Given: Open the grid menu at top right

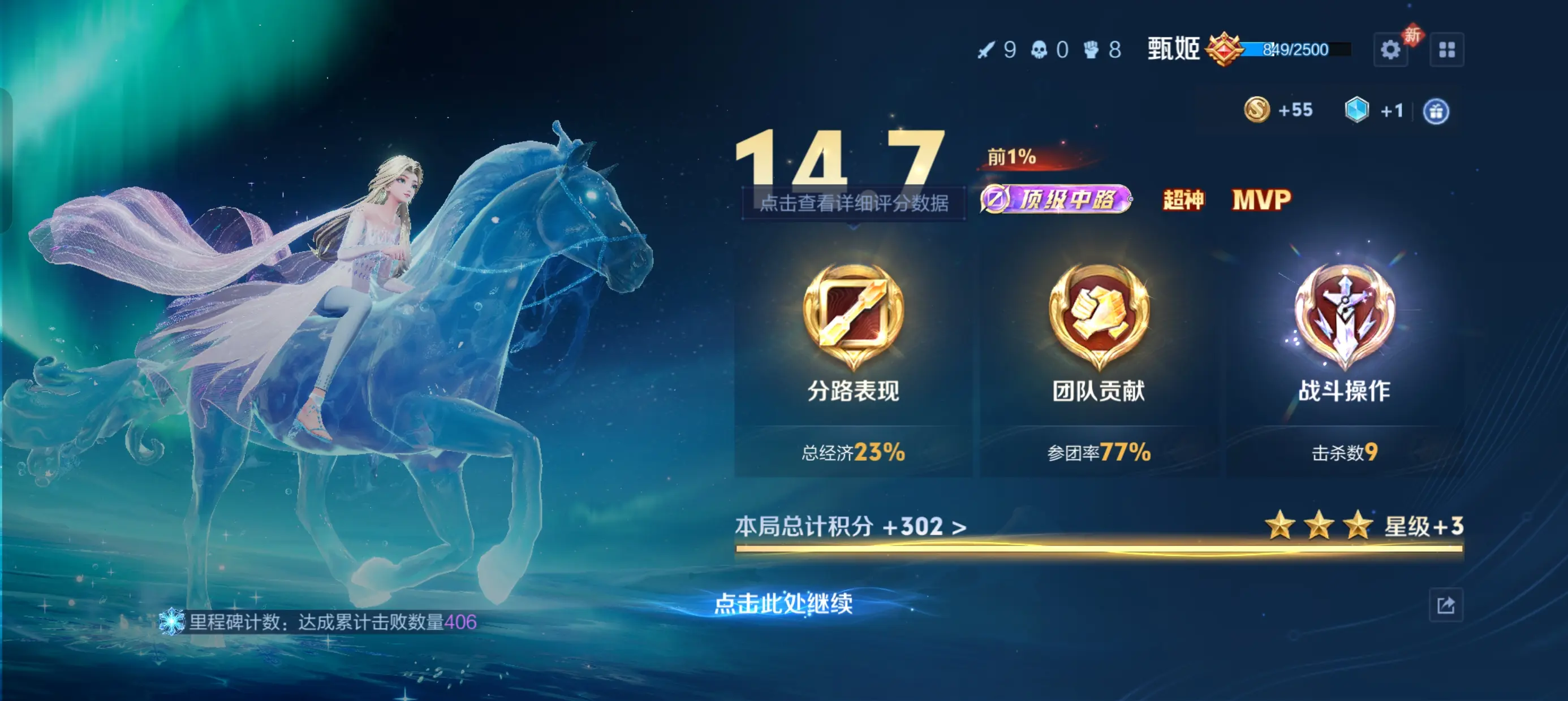Looking at the screenshot, I should 1448,50.
